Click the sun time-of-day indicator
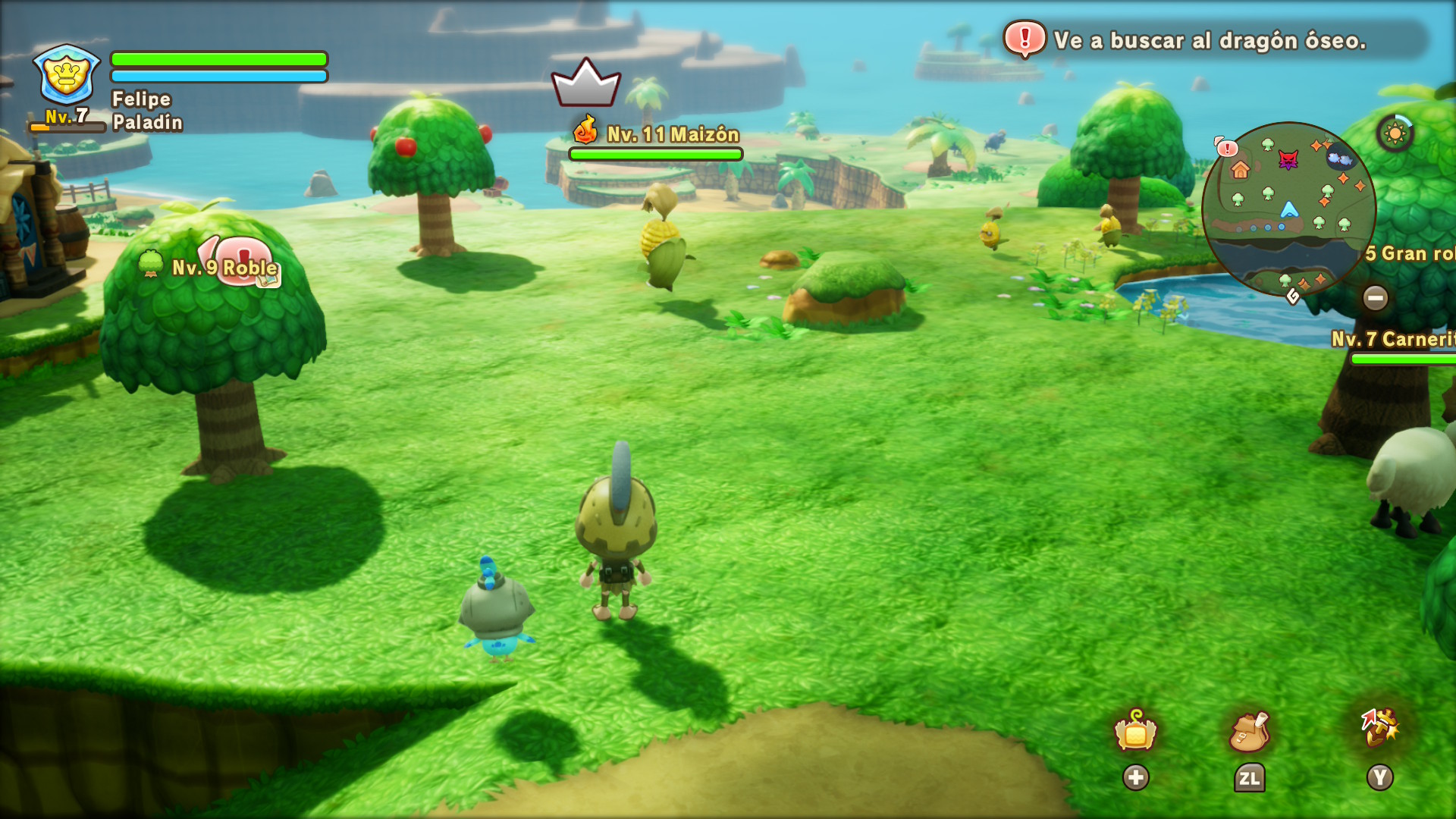Image resolution: width=1456 pixels, height=819 pixels. [x=1395, y=134]
